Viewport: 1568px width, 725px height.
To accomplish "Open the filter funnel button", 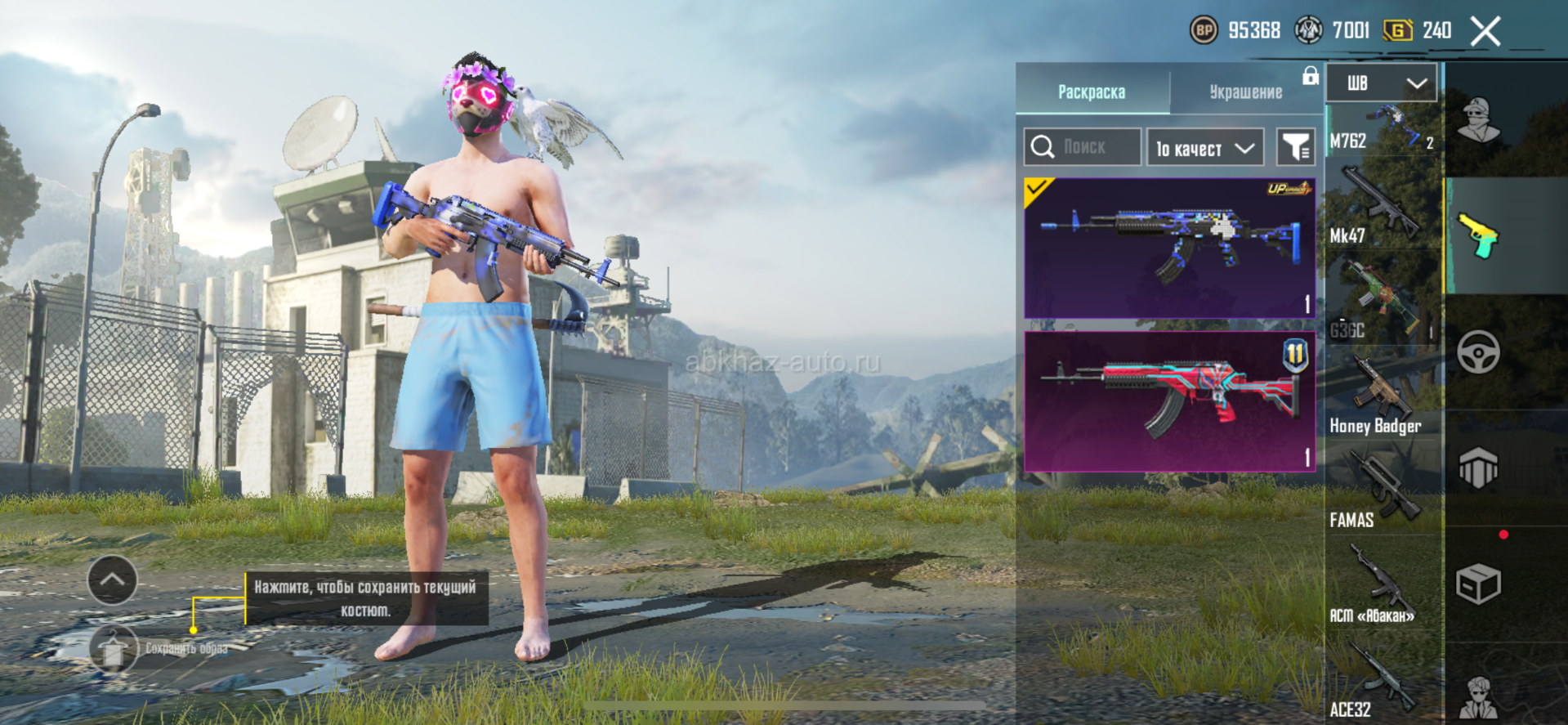I will 1295,148.
